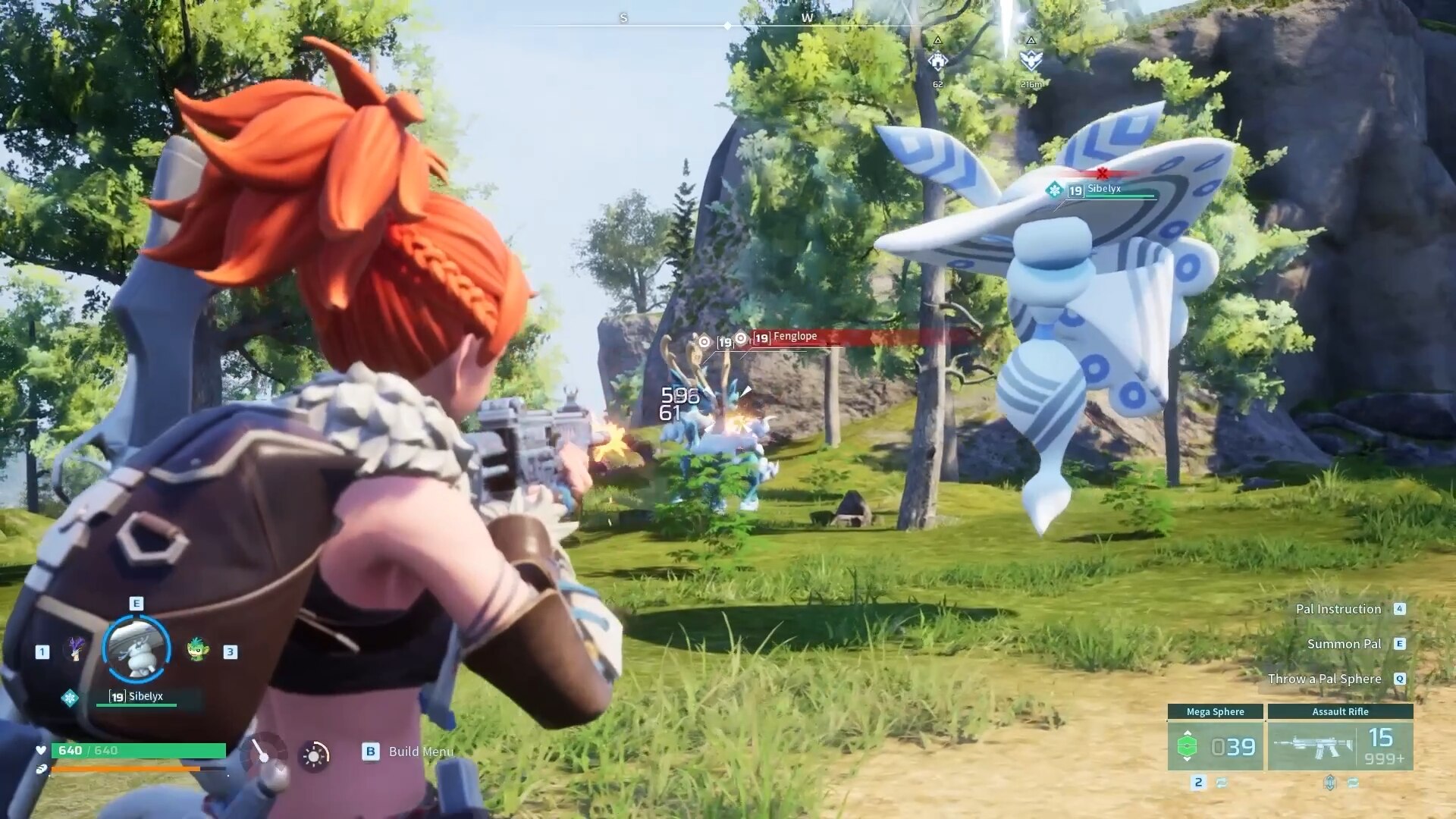Click the Sibelyx ice element icon
The height and width of the screenshot is (819, 1456).
click(70, 698)
